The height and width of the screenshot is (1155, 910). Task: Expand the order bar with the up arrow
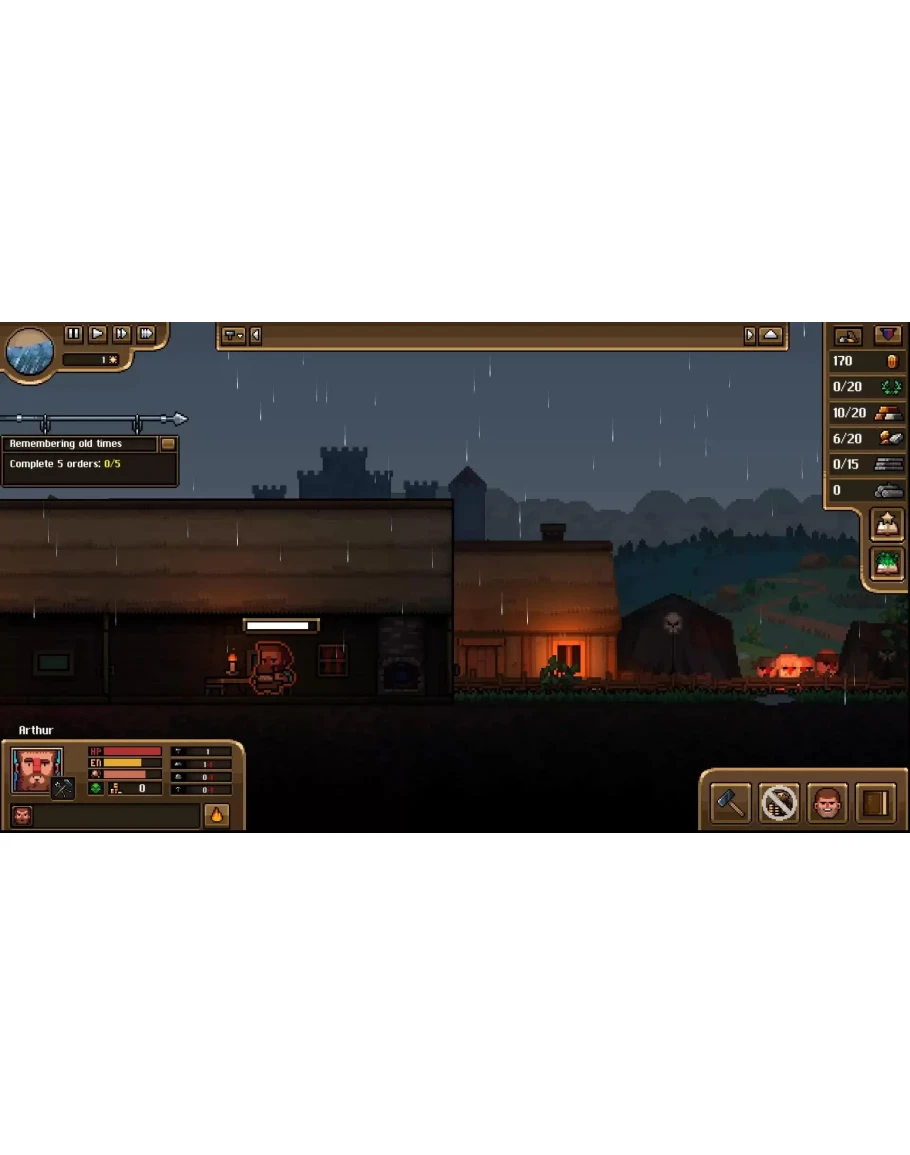click(x=771, y=336)
